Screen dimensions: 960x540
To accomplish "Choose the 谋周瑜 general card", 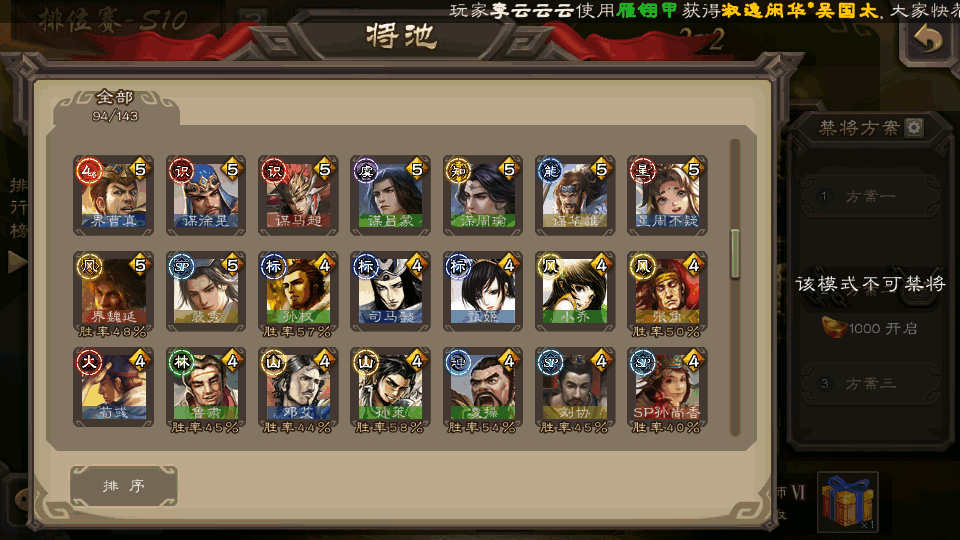I will coord(483,194).
